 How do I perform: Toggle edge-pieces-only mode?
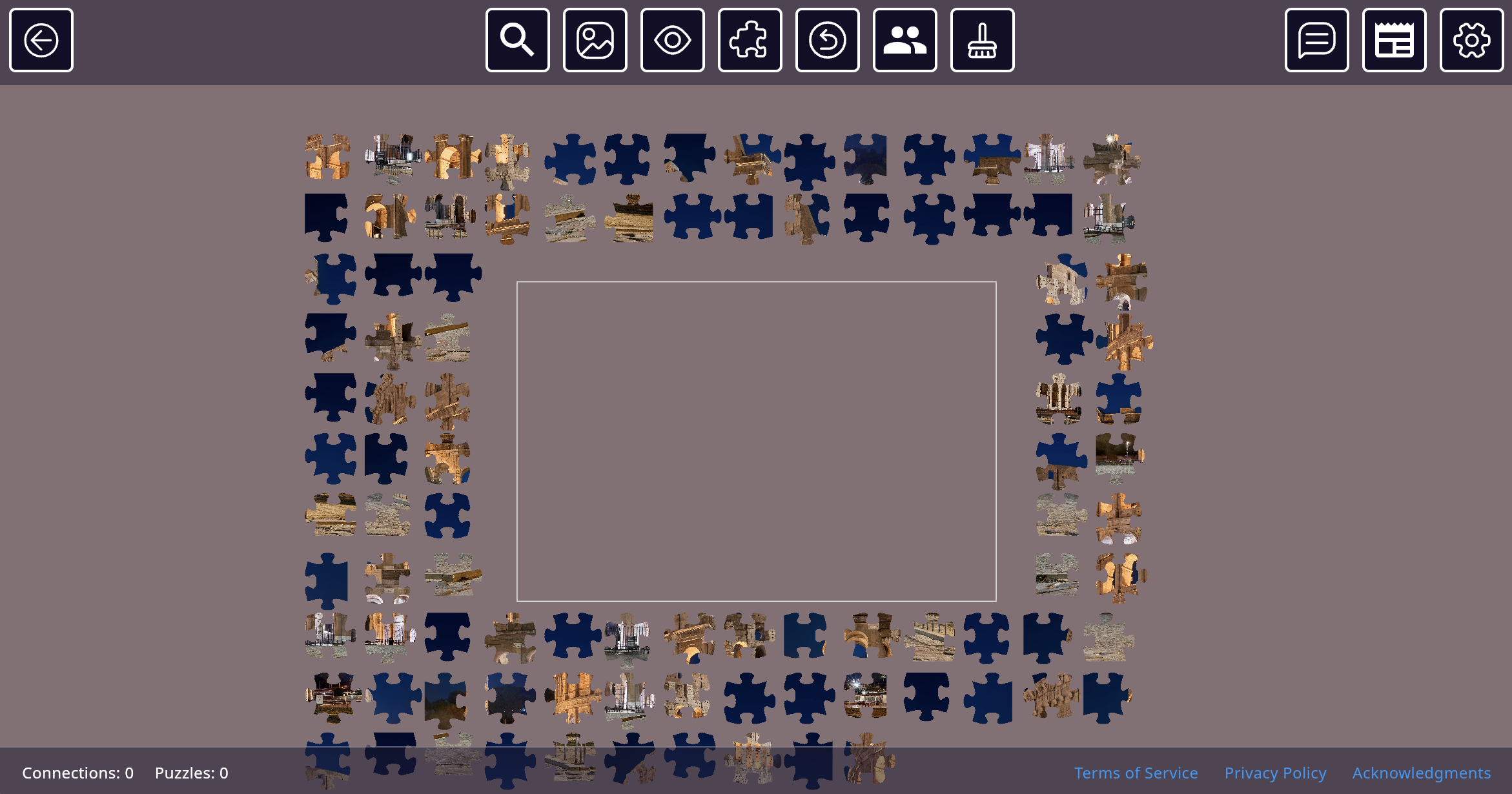click(750, 40)
